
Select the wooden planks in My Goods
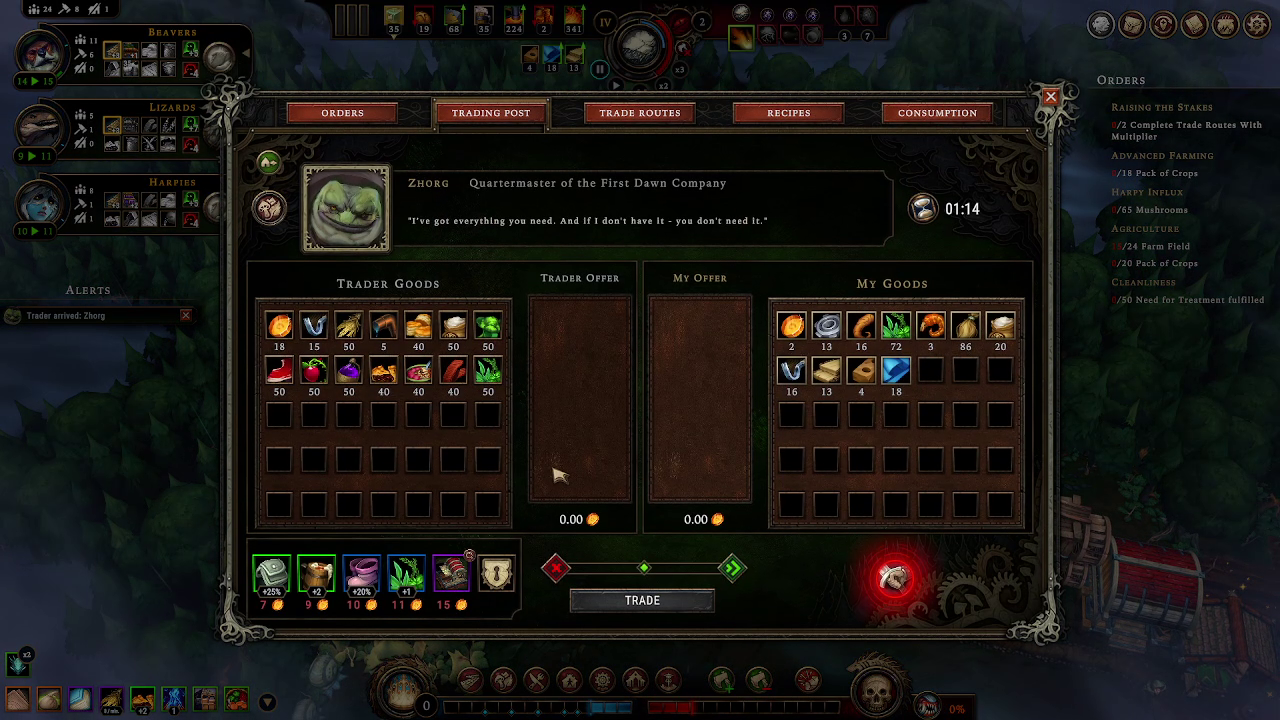(x=826, y=371)
